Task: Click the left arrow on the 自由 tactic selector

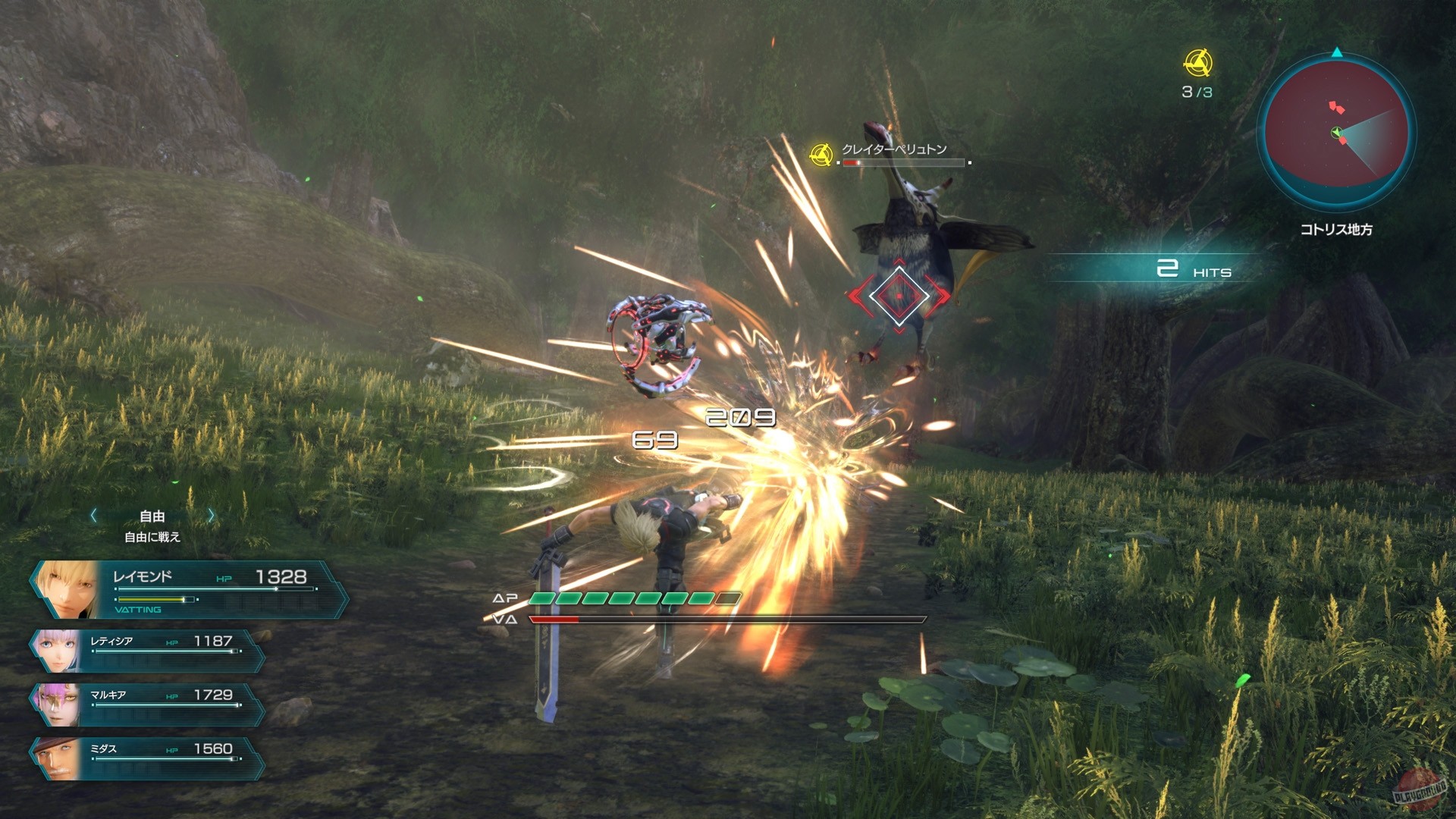Action: click(x=94, y=515)
